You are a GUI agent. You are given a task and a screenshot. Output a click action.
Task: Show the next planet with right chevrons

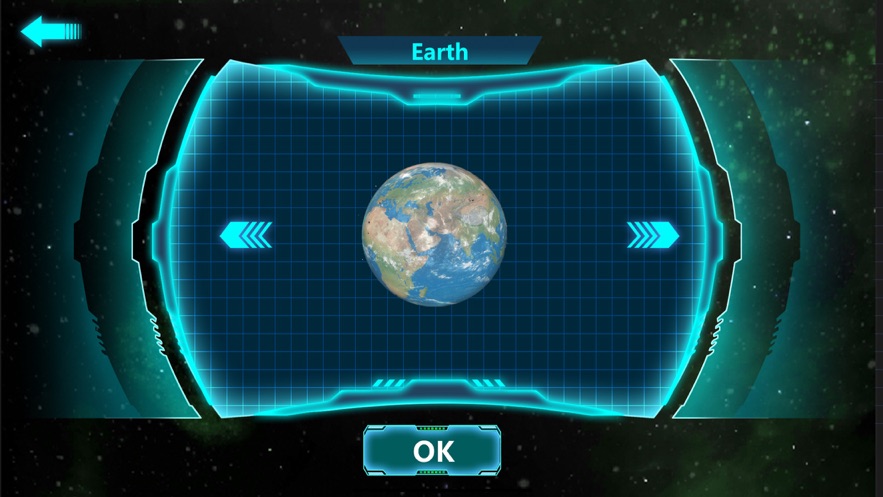(653, 235)
